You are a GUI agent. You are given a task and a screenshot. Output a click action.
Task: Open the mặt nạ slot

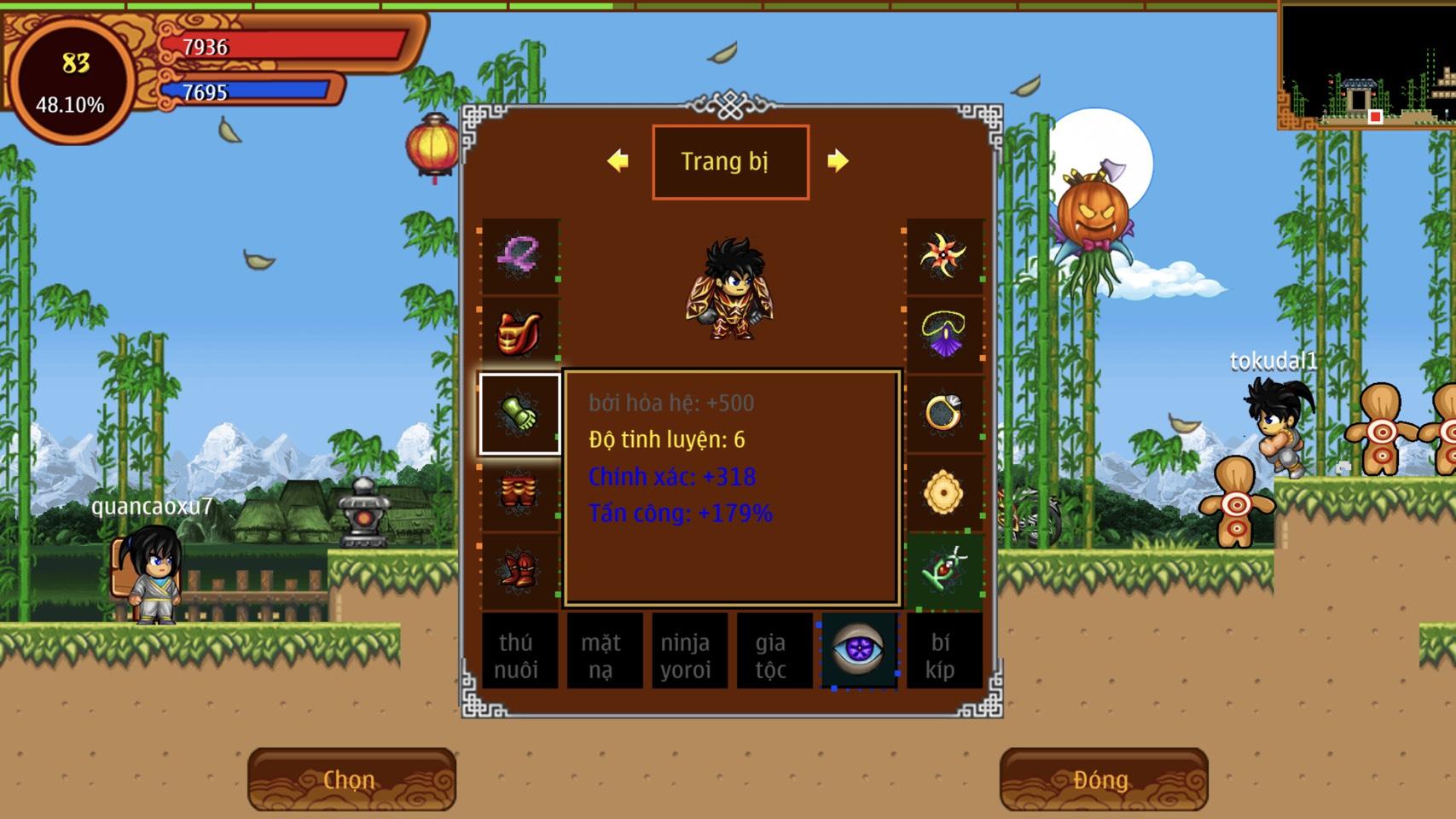(602, 653)
